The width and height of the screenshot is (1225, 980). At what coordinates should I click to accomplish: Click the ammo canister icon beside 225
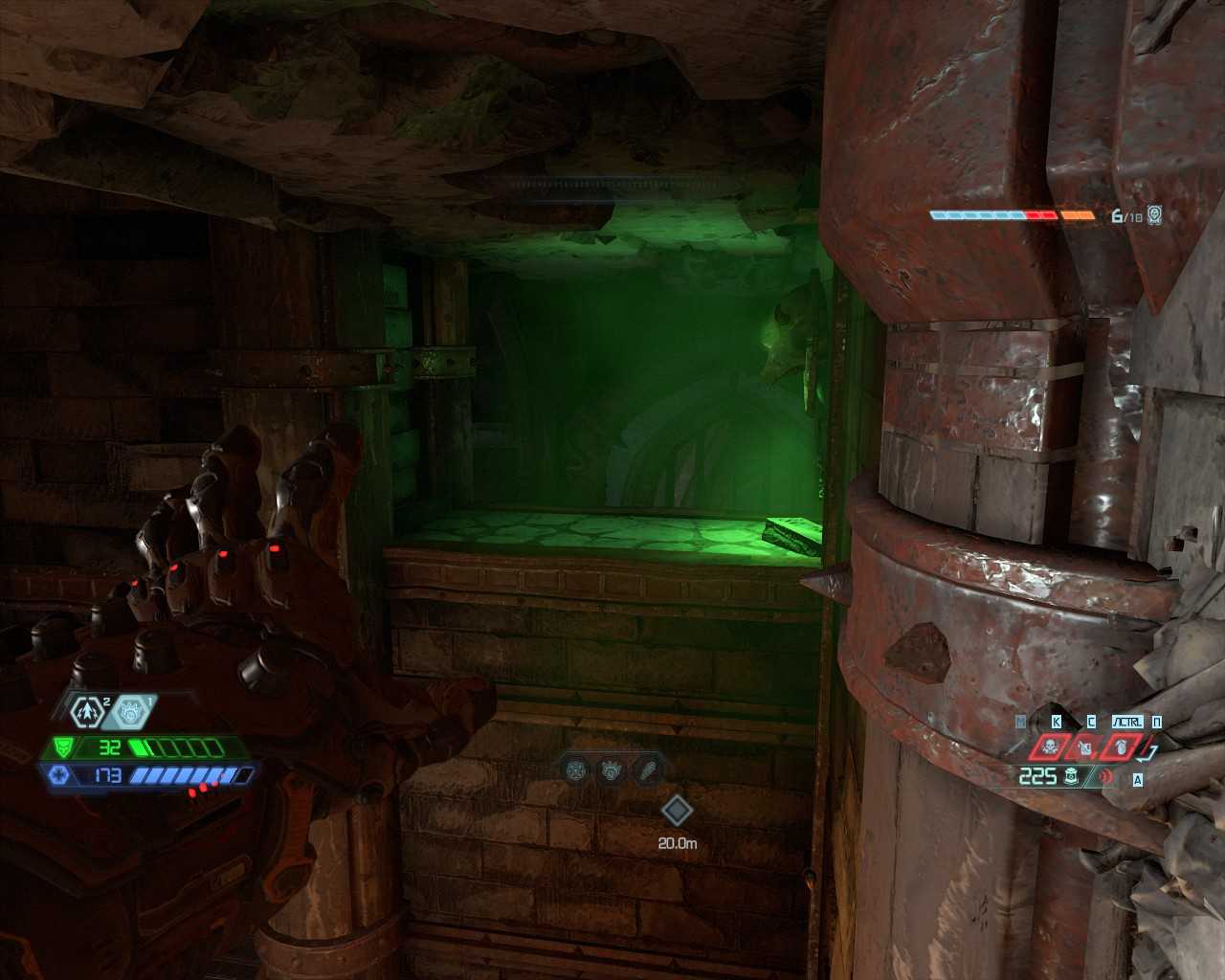1071,776
